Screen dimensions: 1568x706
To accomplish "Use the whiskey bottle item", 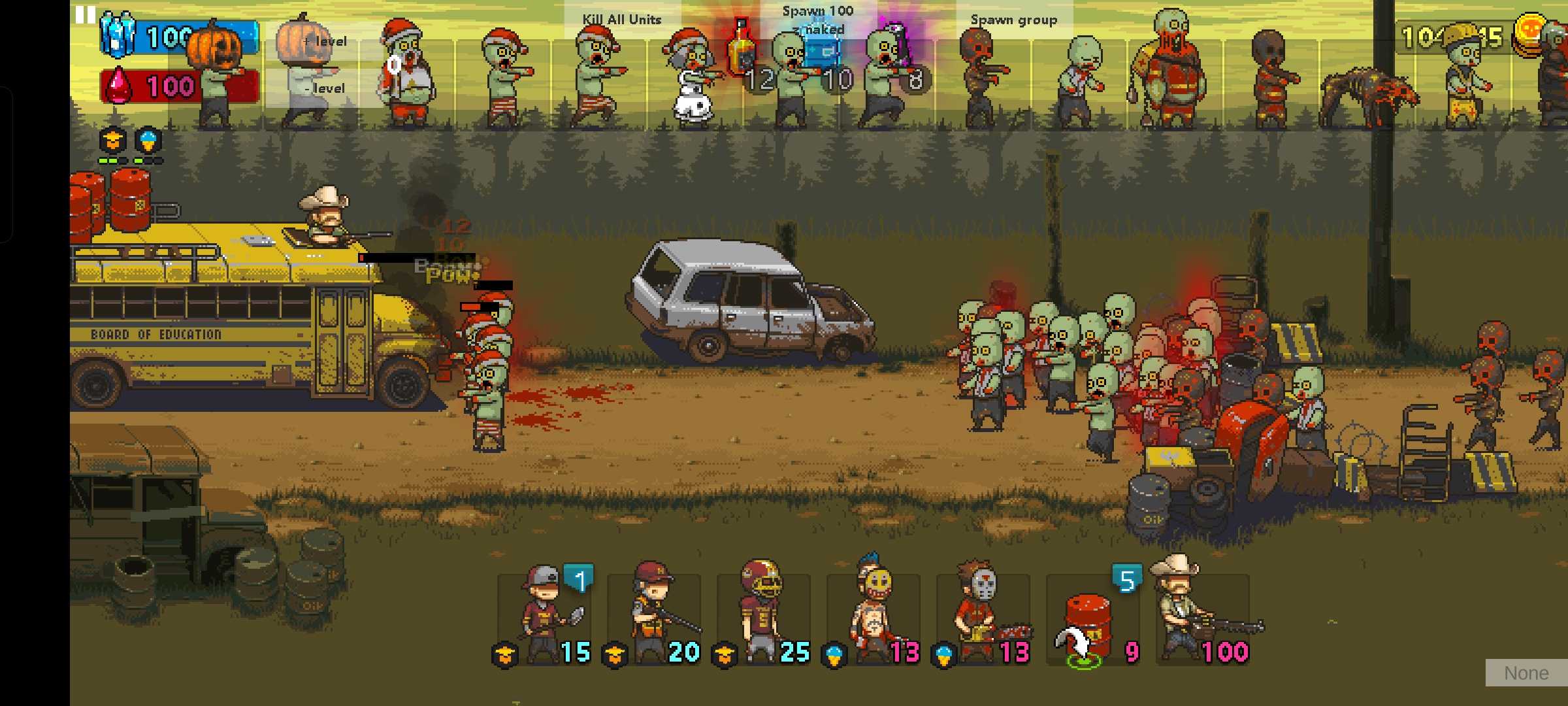I will click(x=742, y=49).
